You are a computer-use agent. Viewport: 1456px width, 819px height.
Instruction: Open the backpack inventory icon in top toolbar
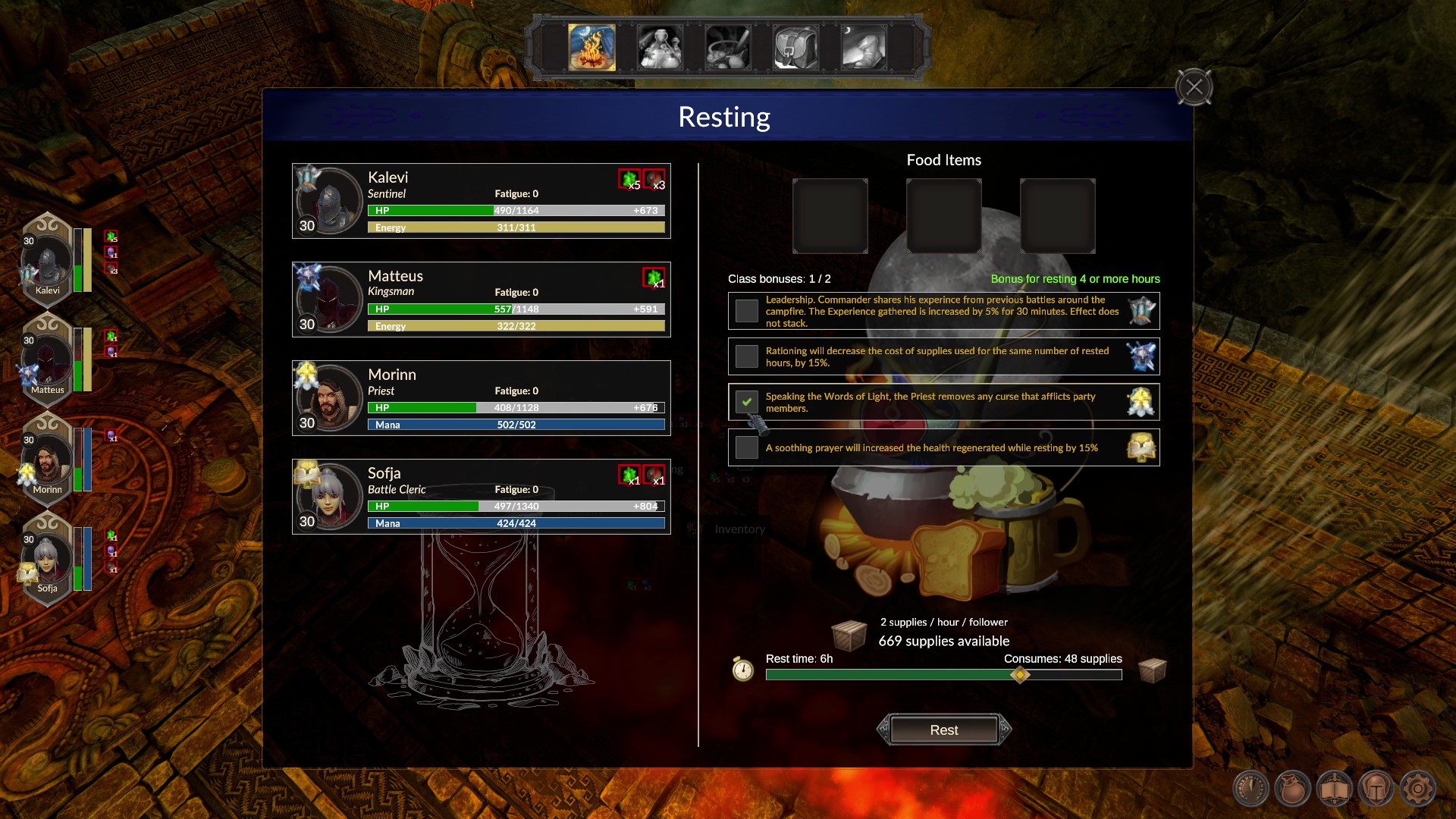tap(795, 47)
